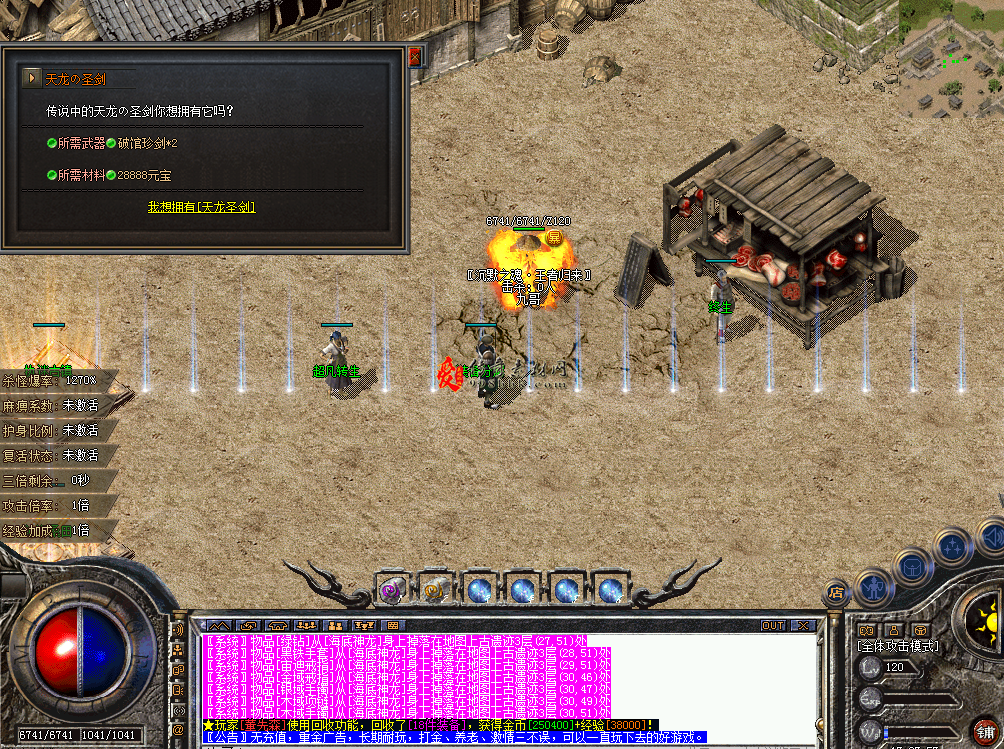The width and height of the screenshot is (1004, 749).
Task: Select the first chat channel tab icon
Action: 217,626
